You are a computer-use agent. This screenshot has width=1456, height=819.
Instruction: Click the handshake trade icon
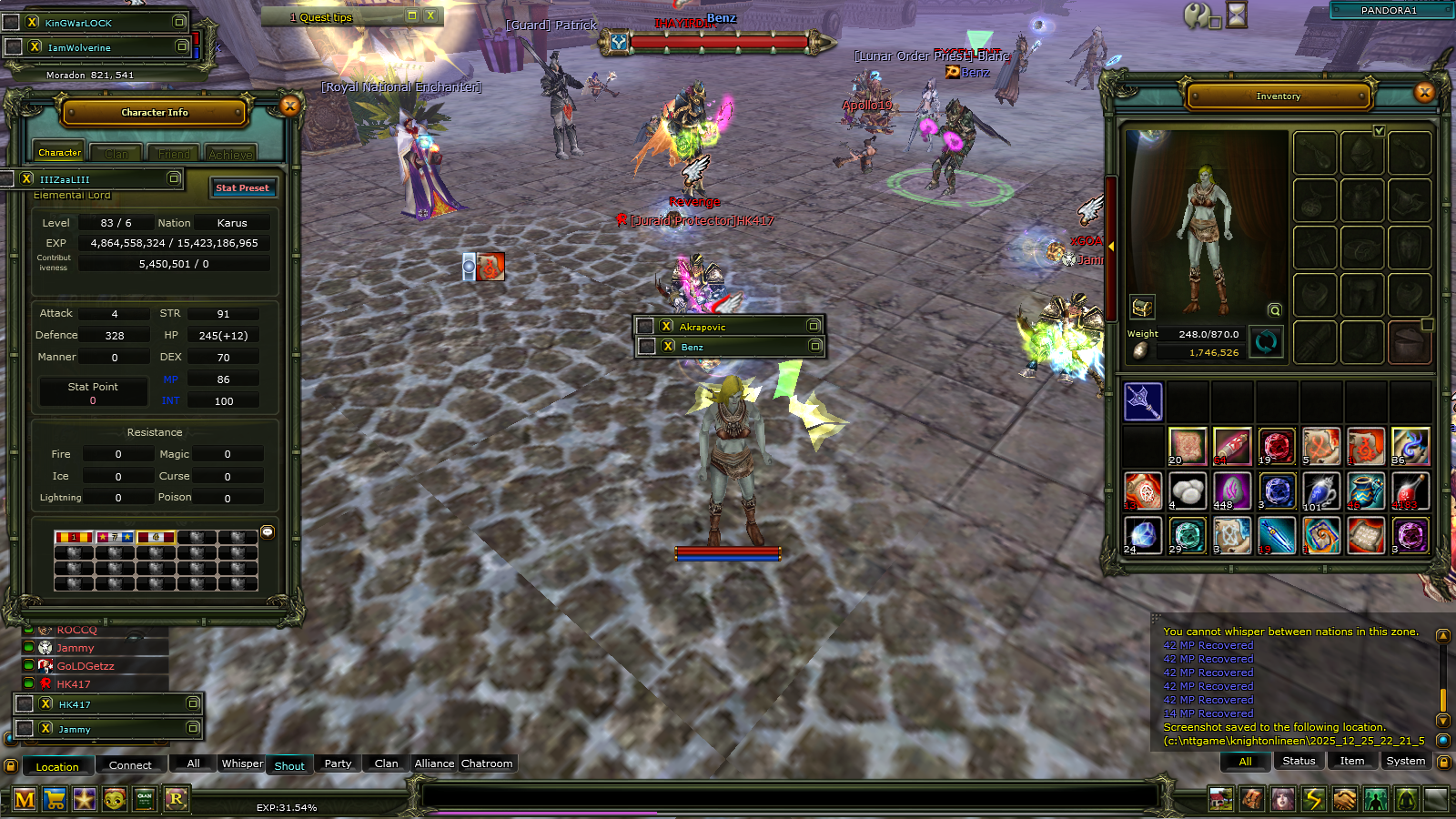click(x=1344, y=801)
